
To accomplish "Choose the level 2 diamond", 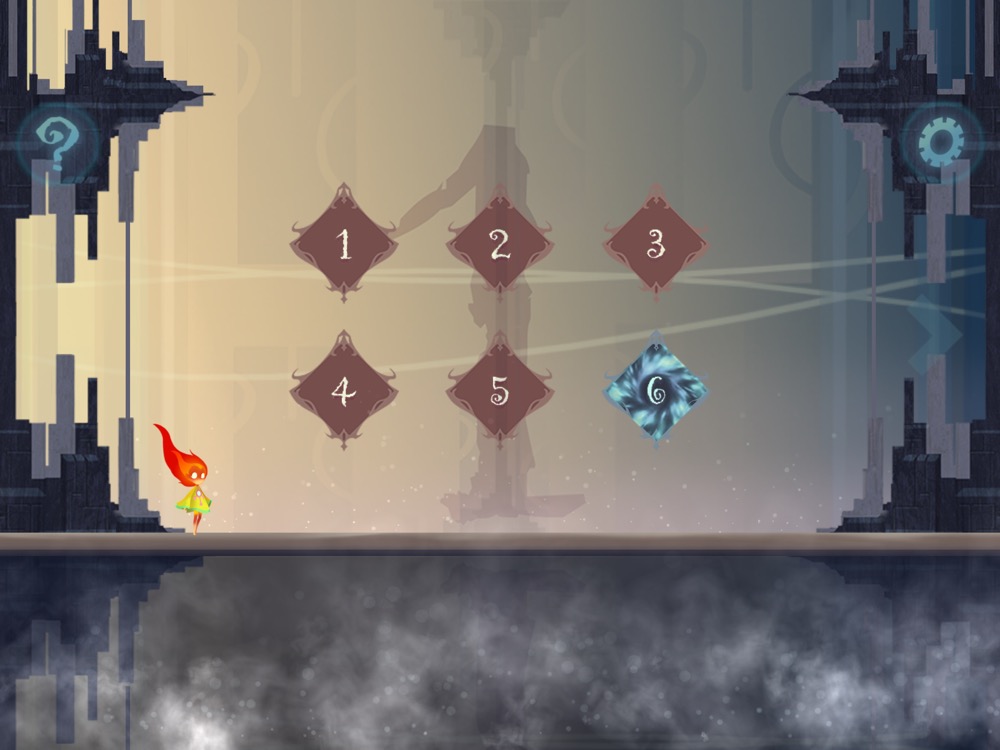I will click(x=500, y=244).
